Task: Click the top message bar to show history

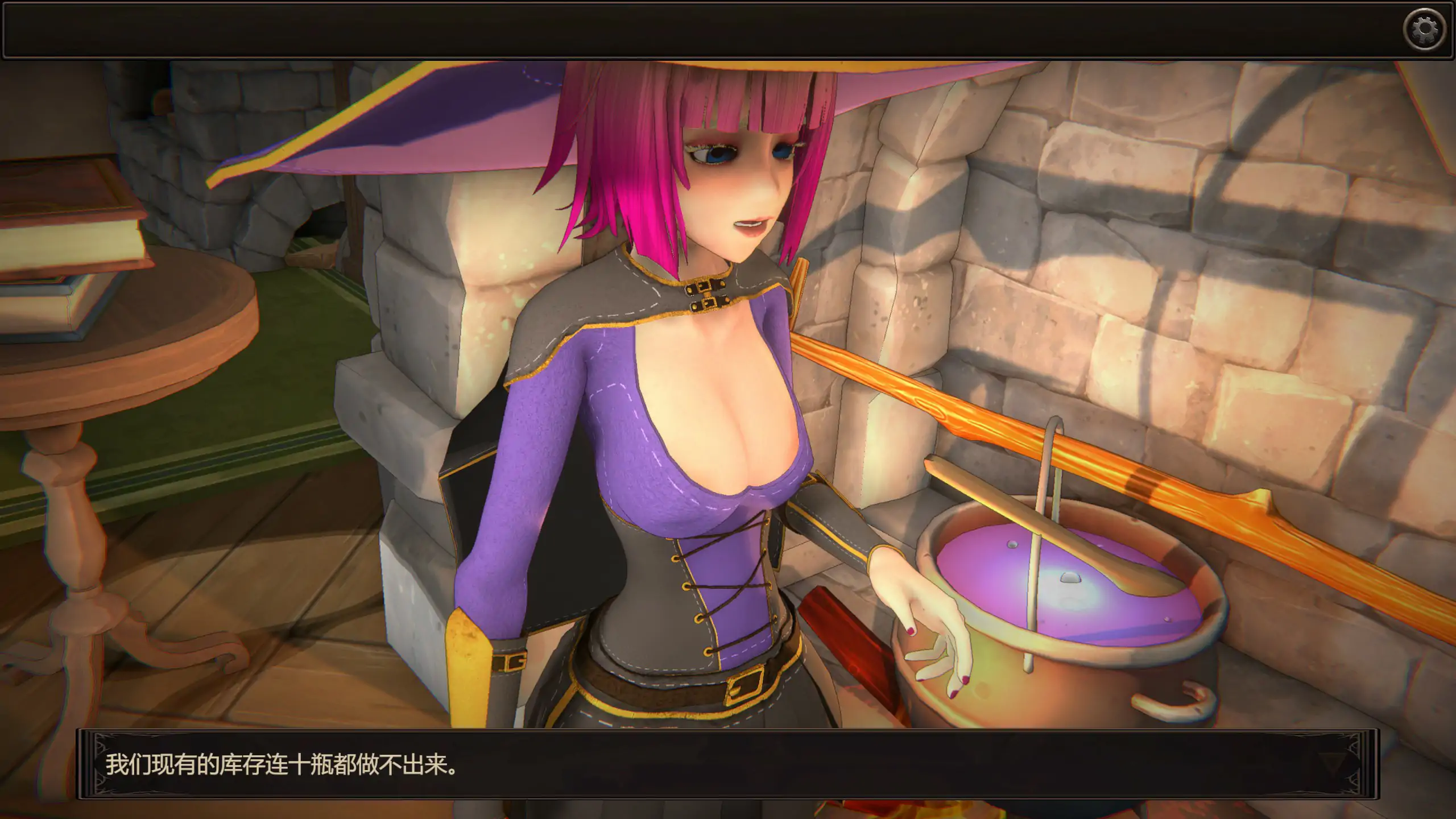Action: pos(728,28)
